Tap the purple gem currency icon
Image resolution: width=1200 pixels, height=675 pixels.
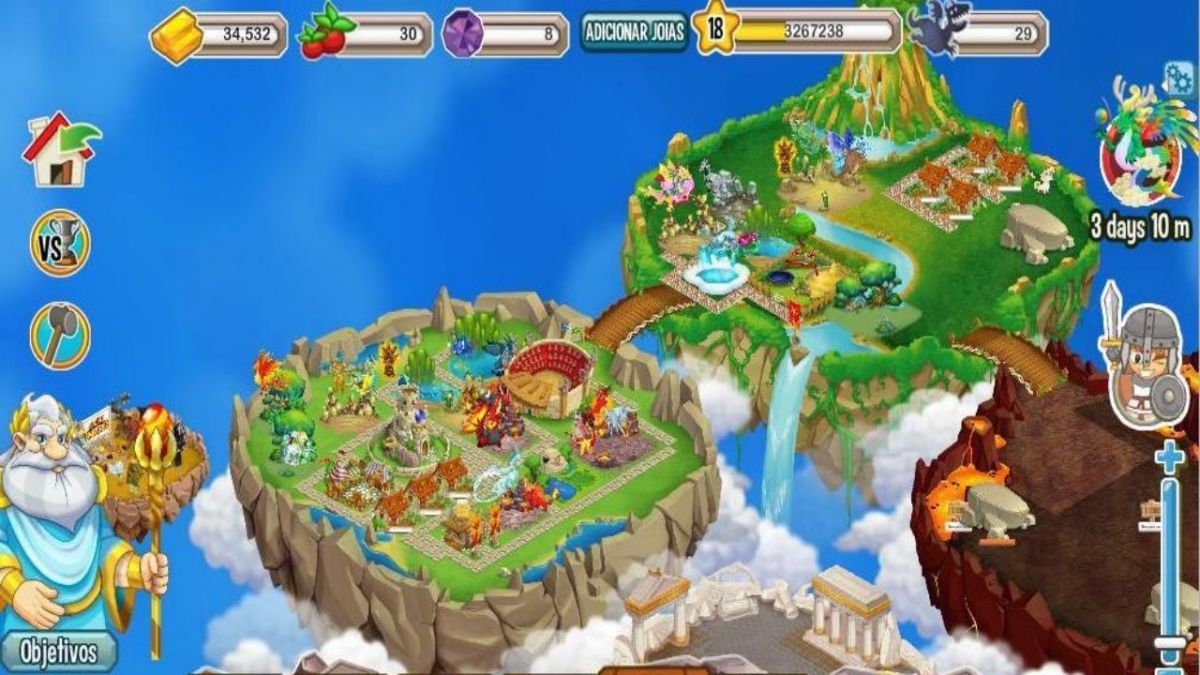pyautogui.click(x=463, y=34)
